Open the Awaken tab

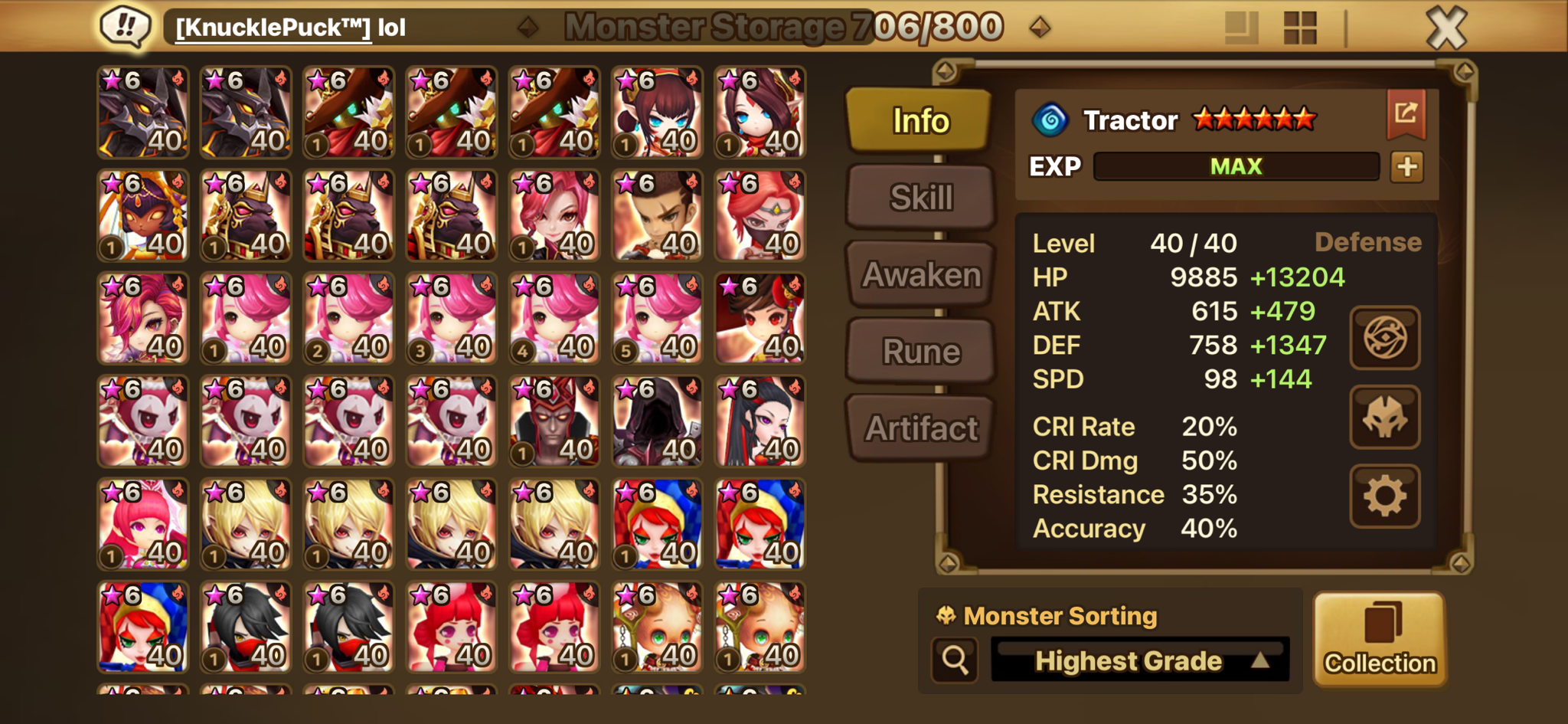pyautogui.click(x=921, y=274)
